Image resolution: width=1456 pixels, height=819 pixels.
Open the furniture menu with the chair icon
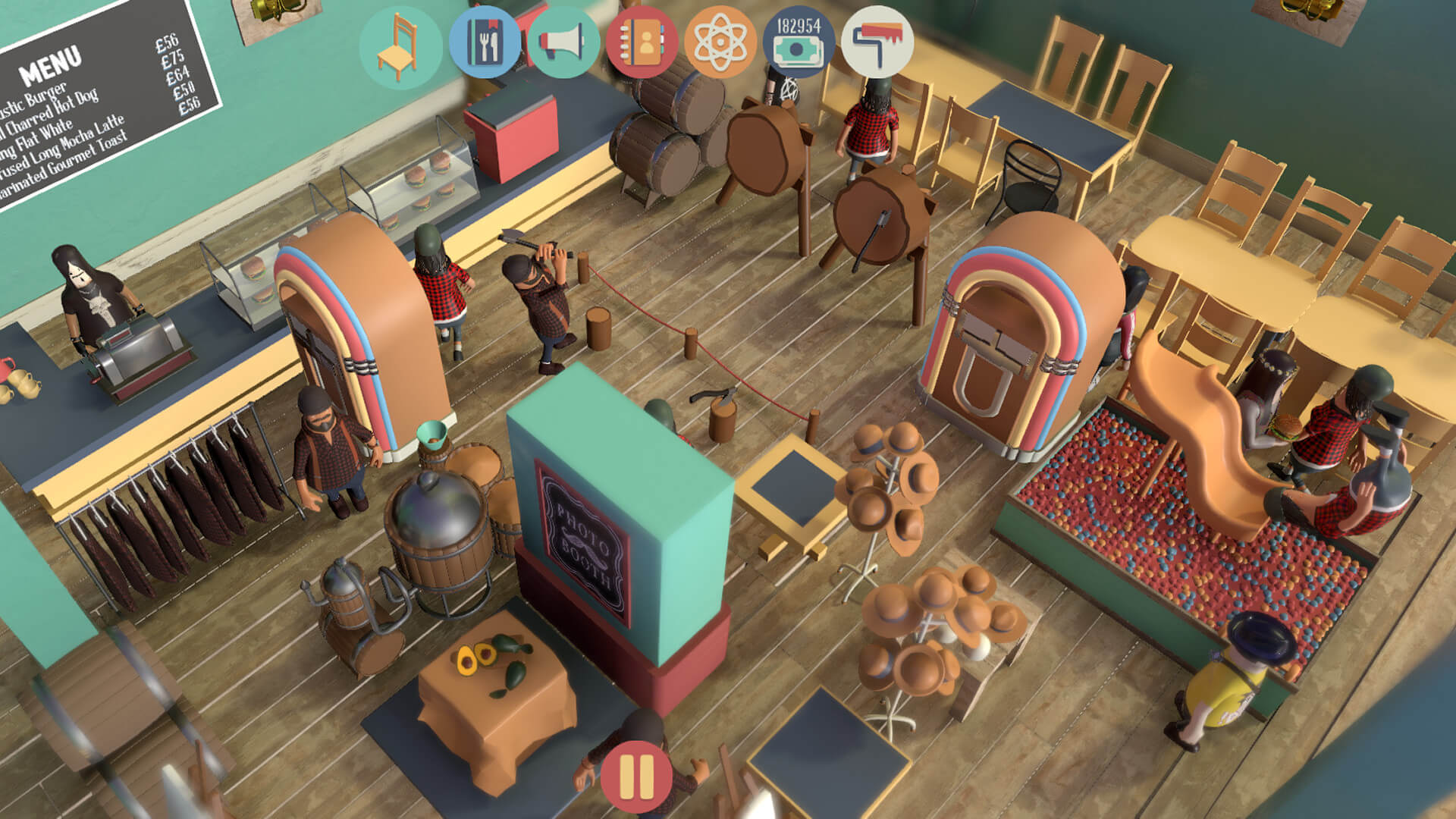400,45
